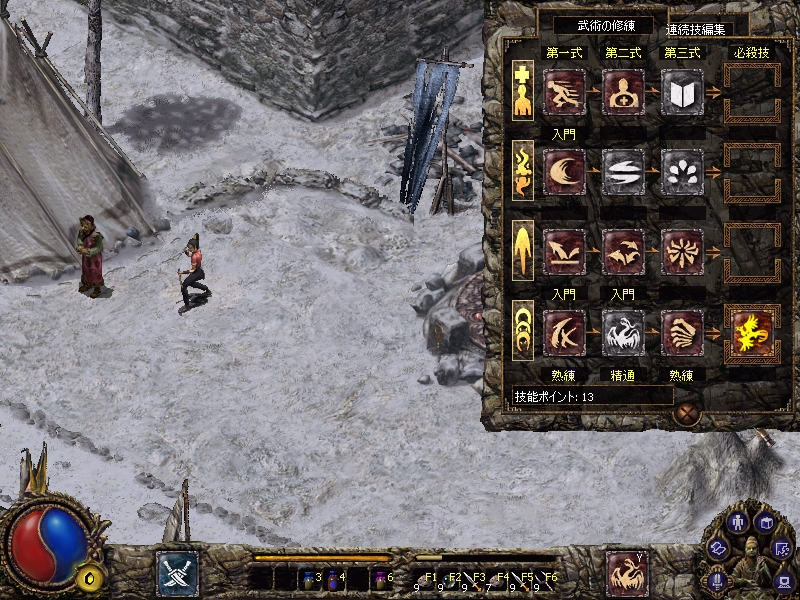800x600 pixels.
Task: Switch to the 連続技編集 tab
Action: point(699,27)
